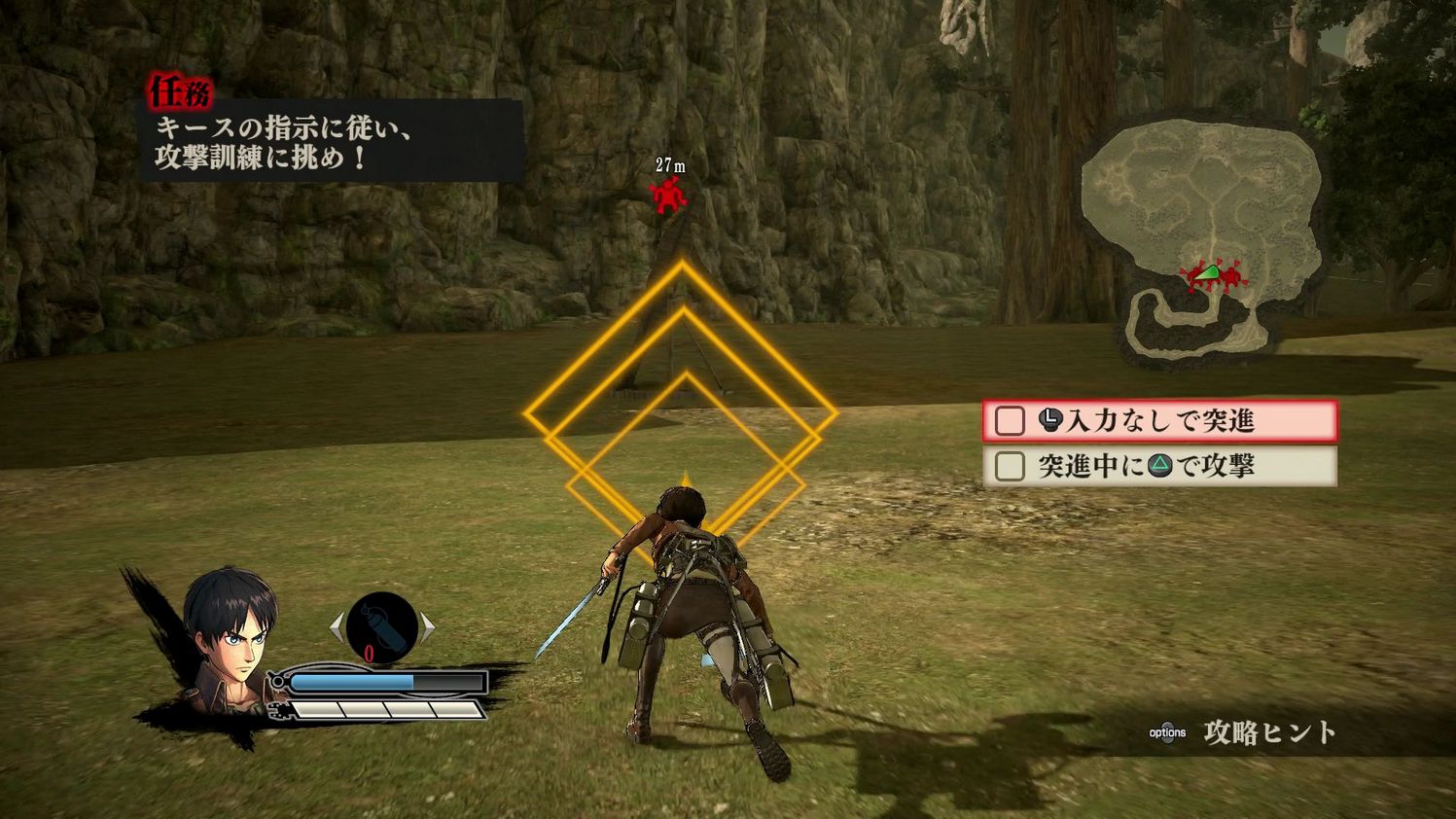Toggle the highlighted charge tutorial entry
The height and width of the screenshot is (819, 1456).
click(x=1162, y=420)
